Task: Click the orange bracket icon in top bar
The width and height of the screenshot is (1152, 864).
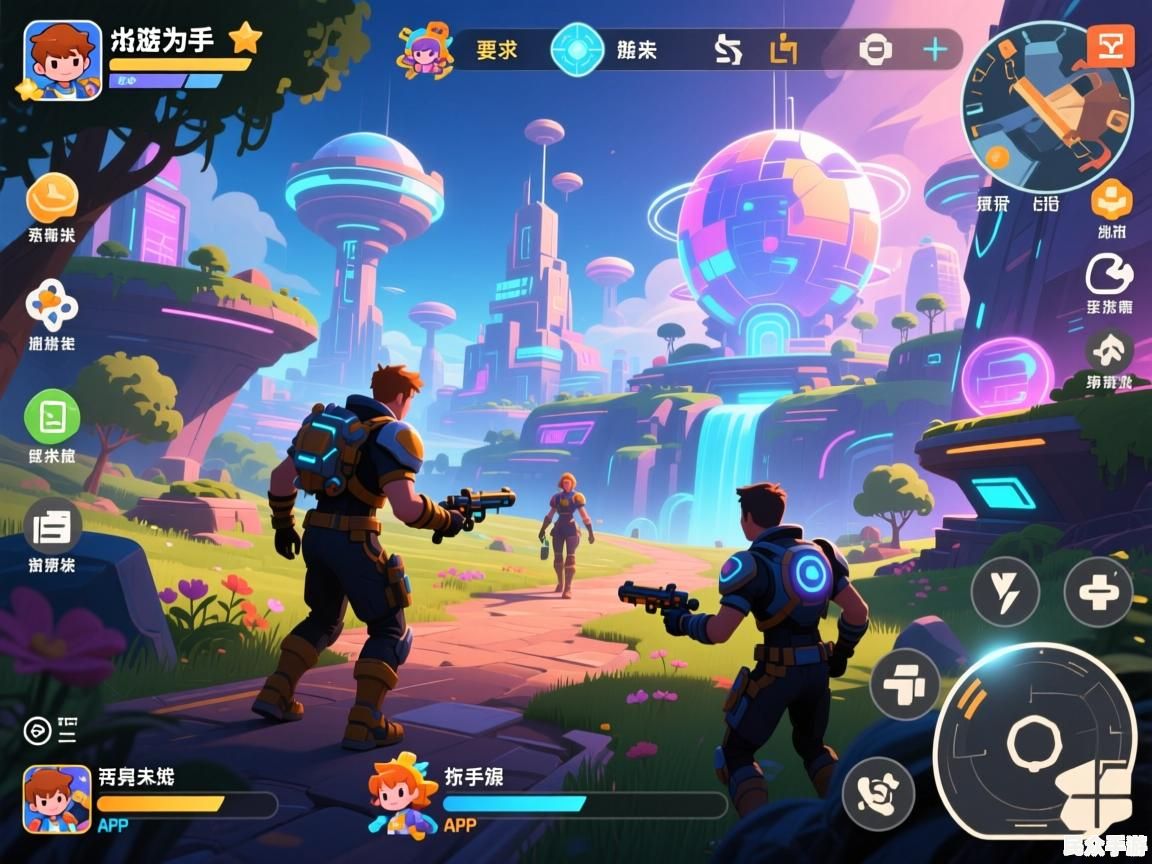Action: click(784, 49)
